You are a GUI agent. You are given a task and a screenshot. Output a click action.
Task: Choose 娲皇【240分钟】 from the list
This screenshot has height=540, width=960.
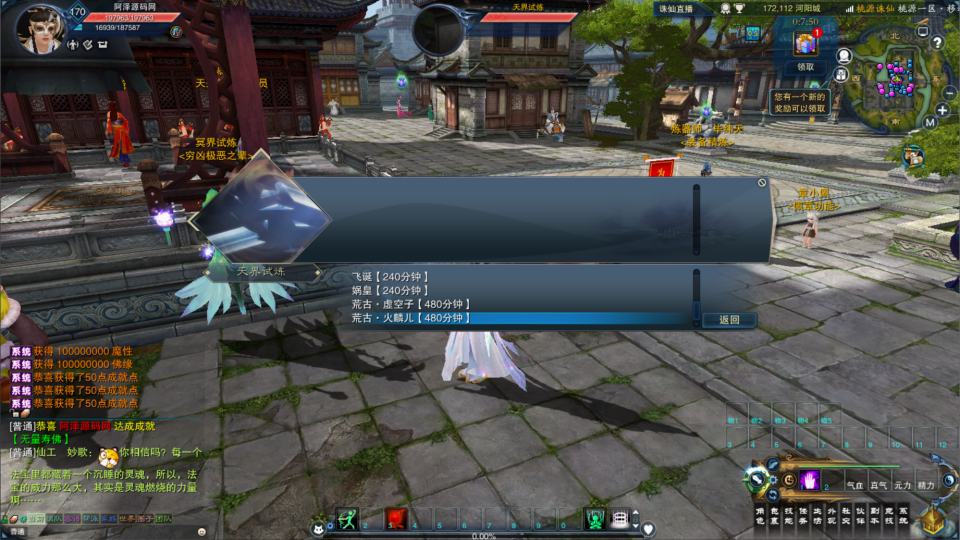coord(390,290)
